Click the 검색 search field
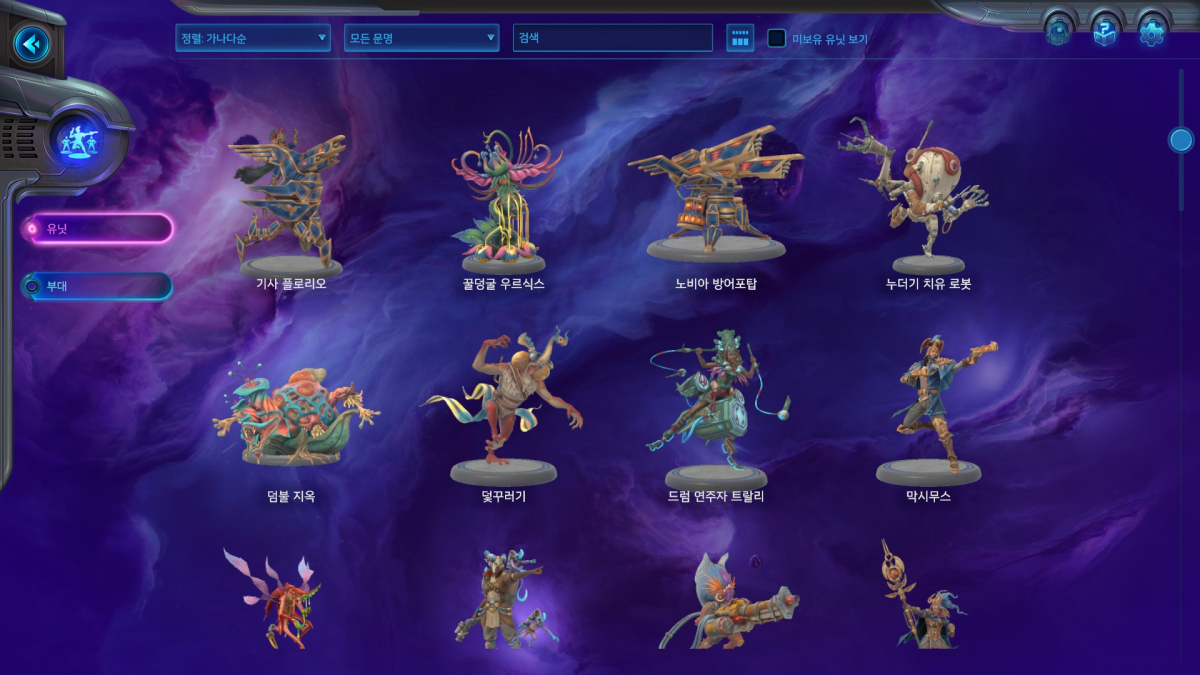1200x675 pixels. pos(614,38)
